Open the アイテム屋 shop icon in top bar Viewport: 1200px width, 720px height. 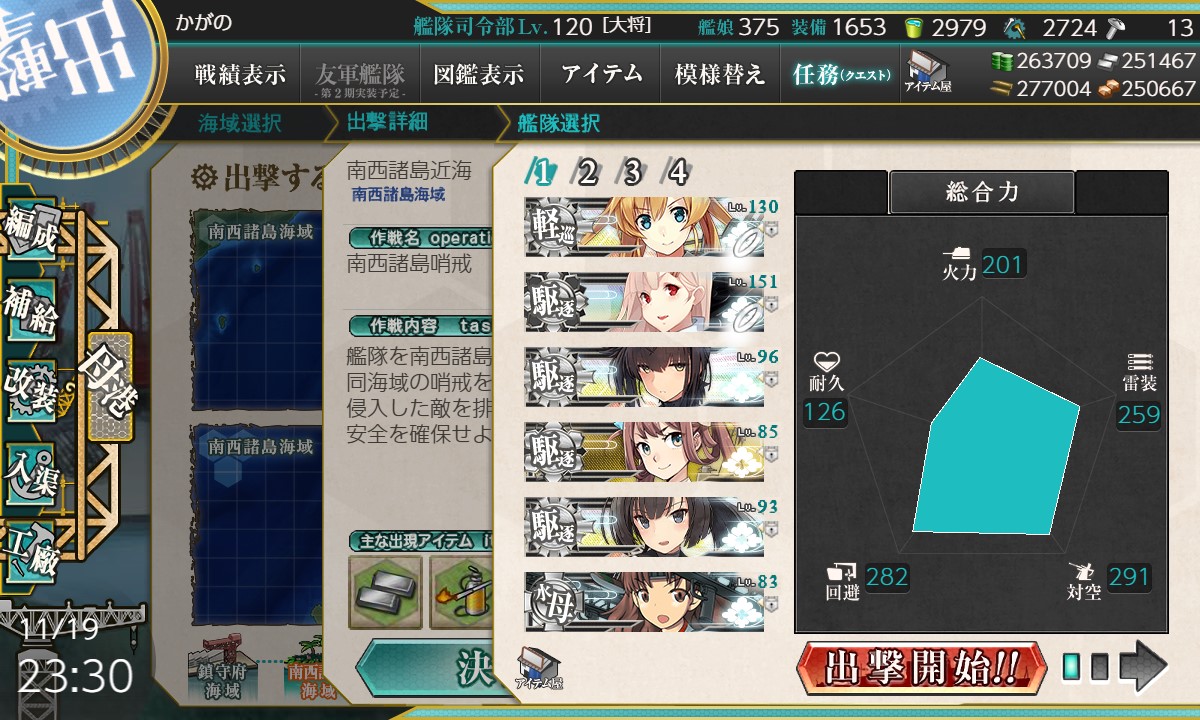click(x=928, y=72)
